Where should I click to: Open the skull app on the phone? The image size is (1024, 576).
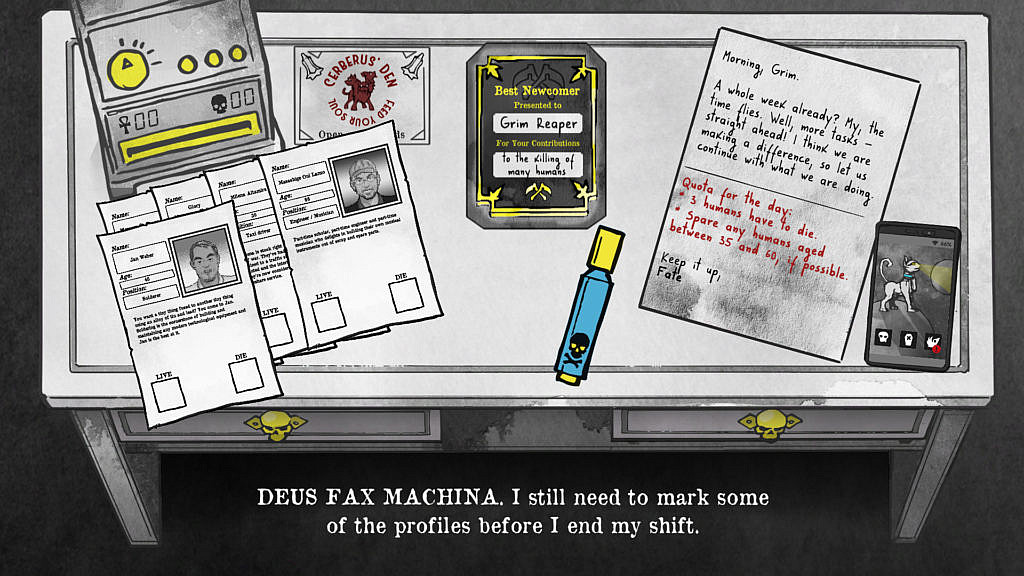pyautogui.click(x=884, y=337)
